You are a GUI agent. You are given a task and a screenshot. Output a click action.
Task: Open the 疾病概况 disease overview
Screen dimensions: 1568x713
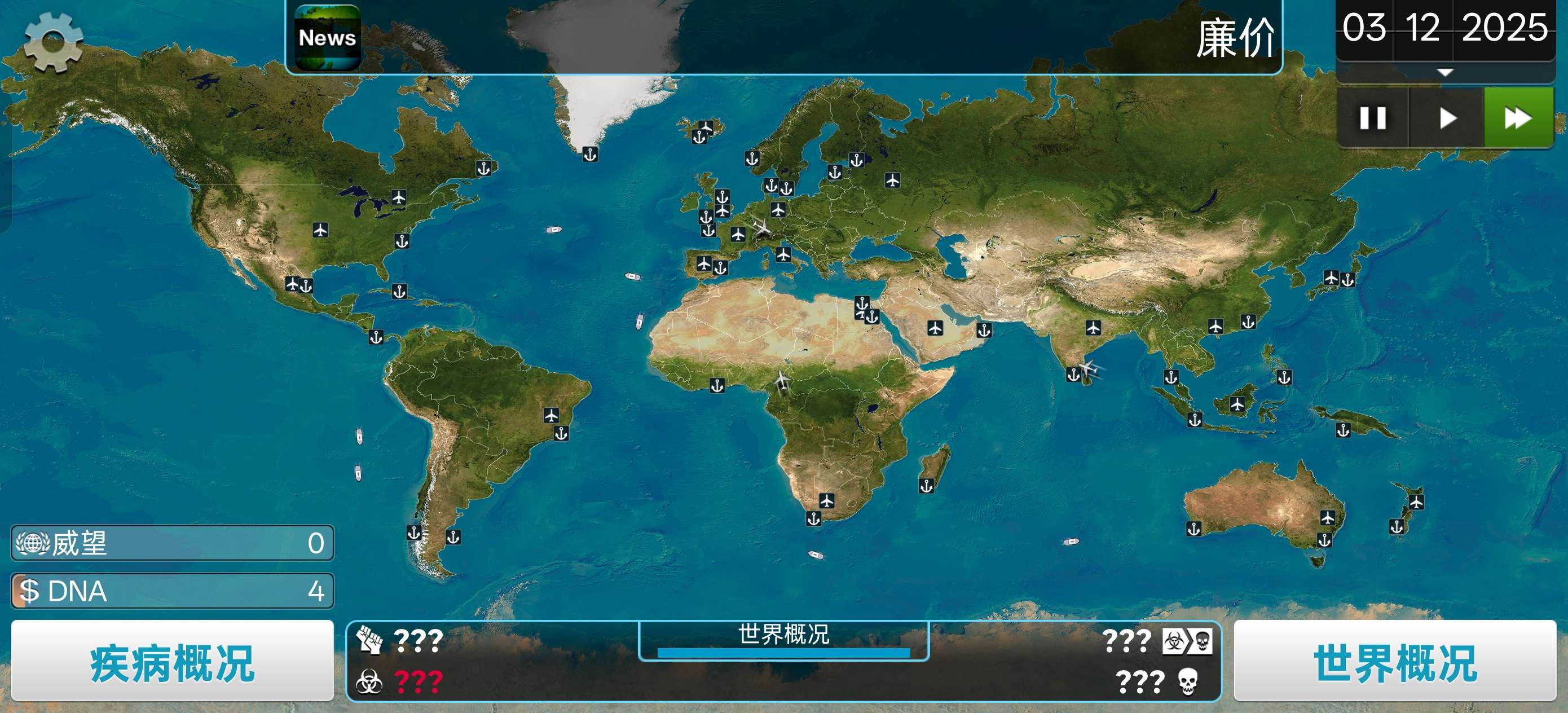tap(172, 662)
